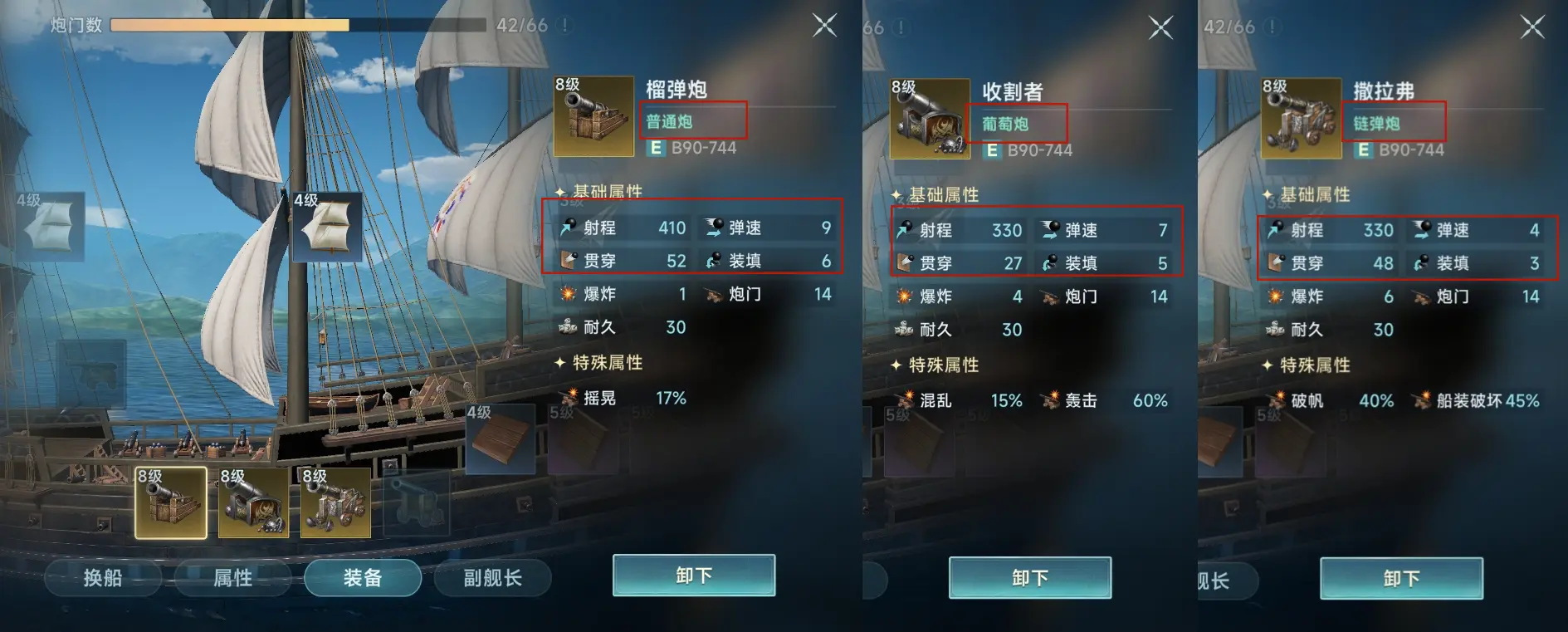This screenshot has width=1568, height=632.
Task: Unequip the 榴弹炮 with its 卸下 button
Action: 694,576
